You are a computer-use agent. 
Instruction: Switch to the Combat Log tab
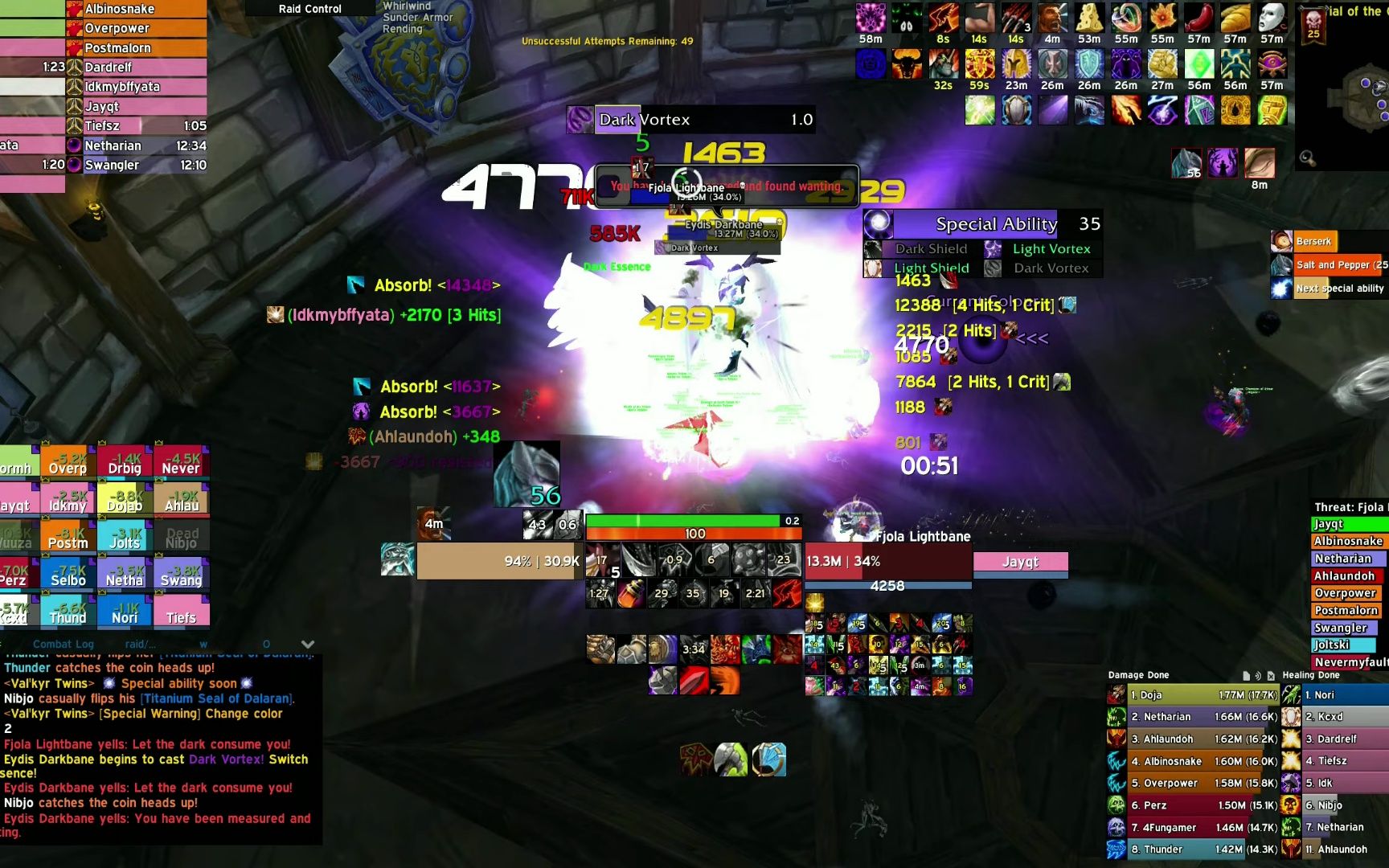pyautogui.click(x=64, y=644)
